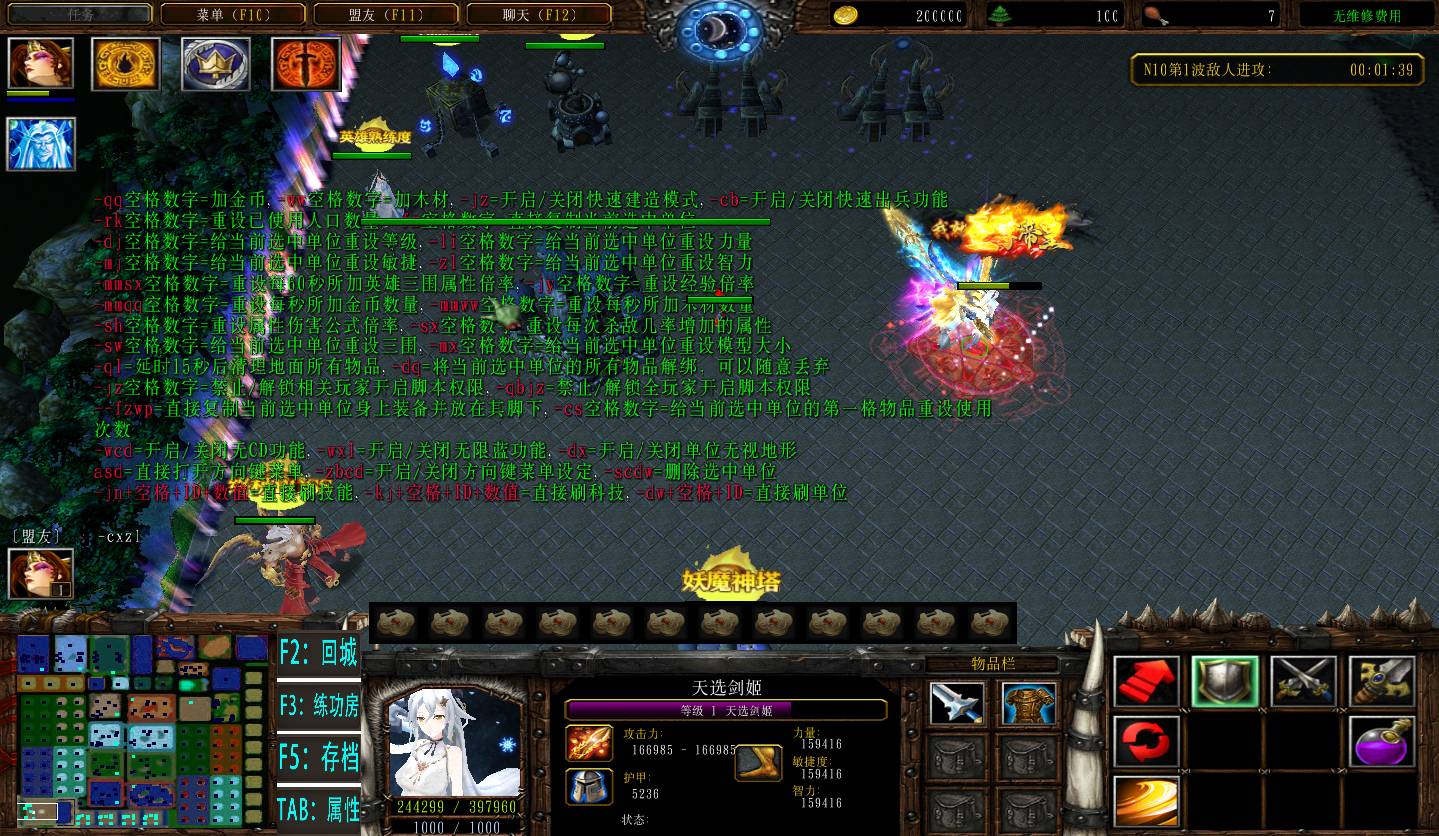Activate the red arrow Move command

[x=1146, y=682]
